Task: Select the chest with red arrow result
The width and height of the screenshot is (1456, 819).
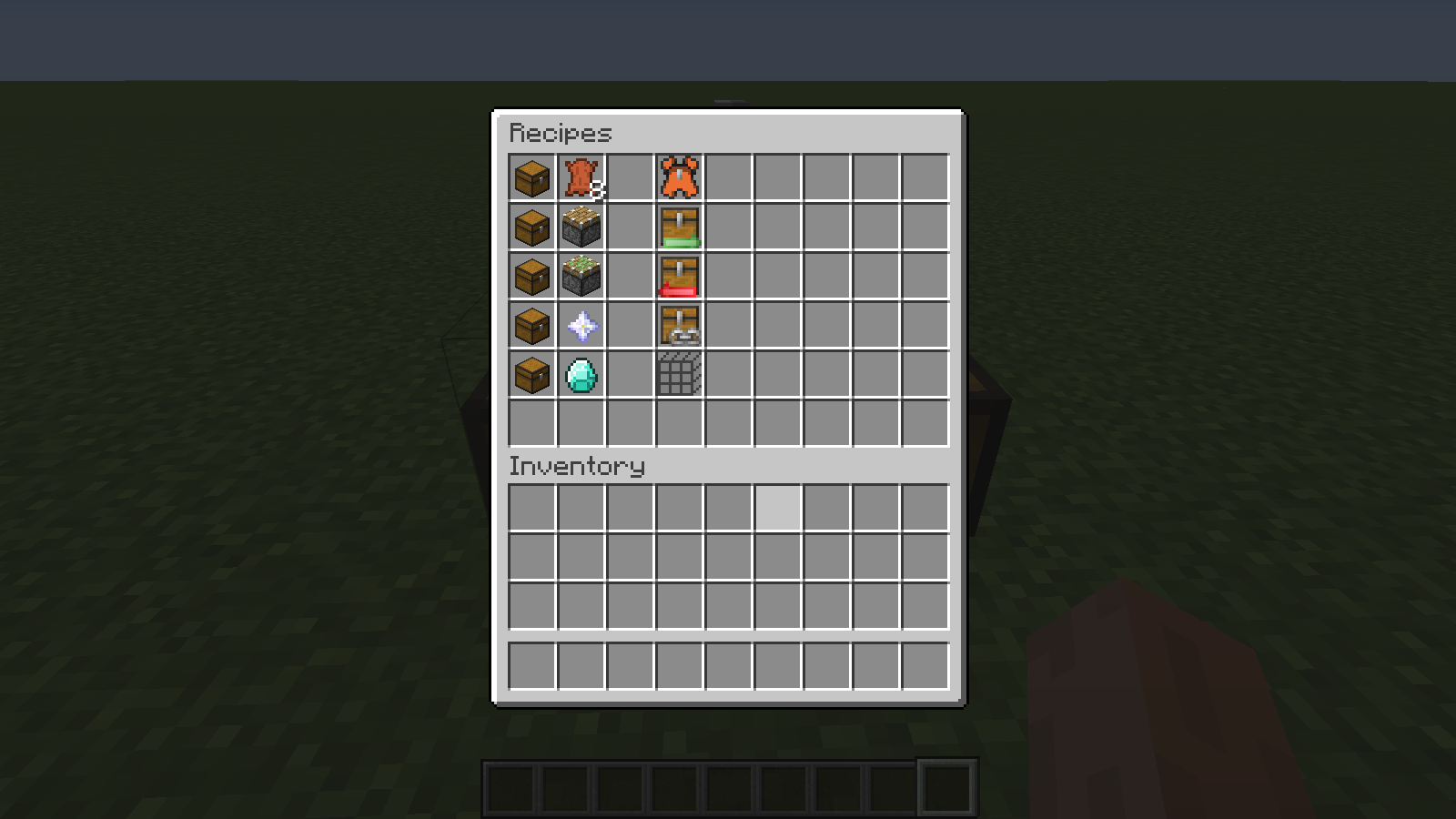Action: [x=678, y=277]
